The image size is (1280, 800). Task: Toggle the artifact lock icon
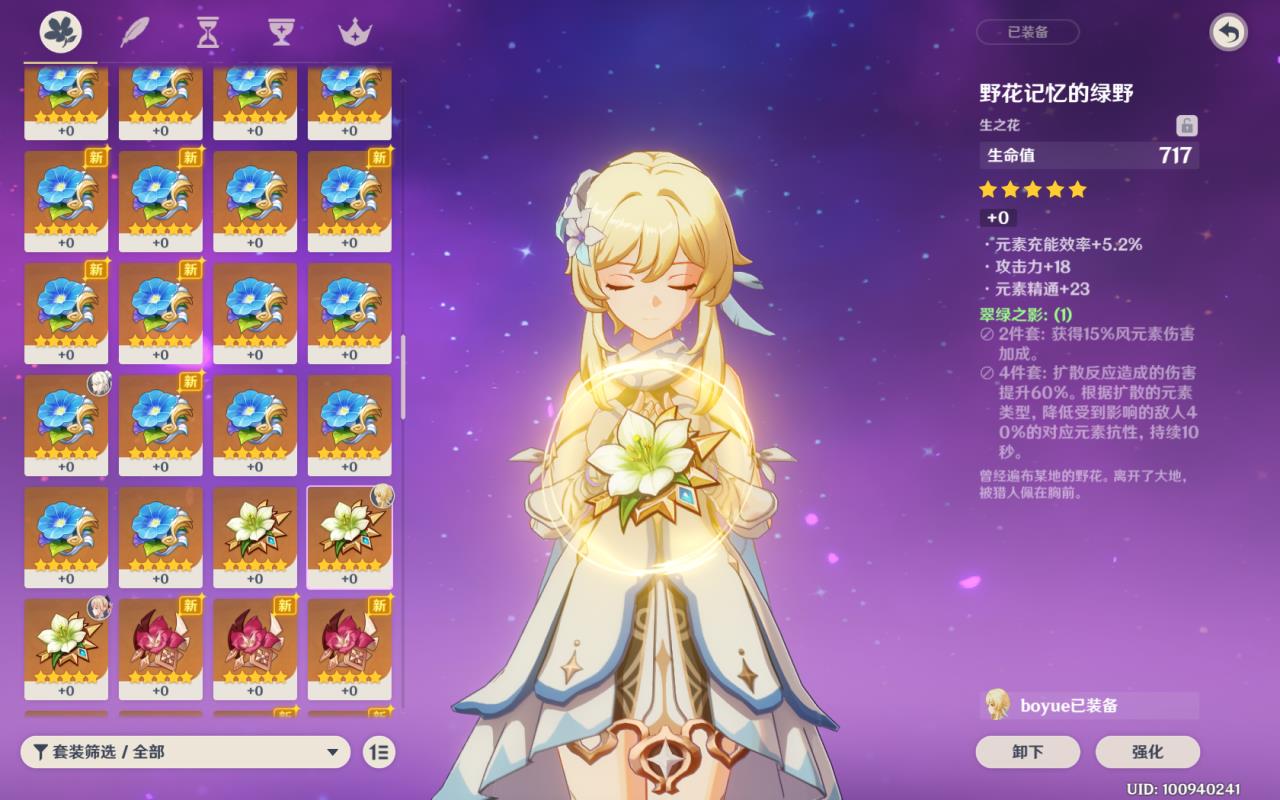1186,125
